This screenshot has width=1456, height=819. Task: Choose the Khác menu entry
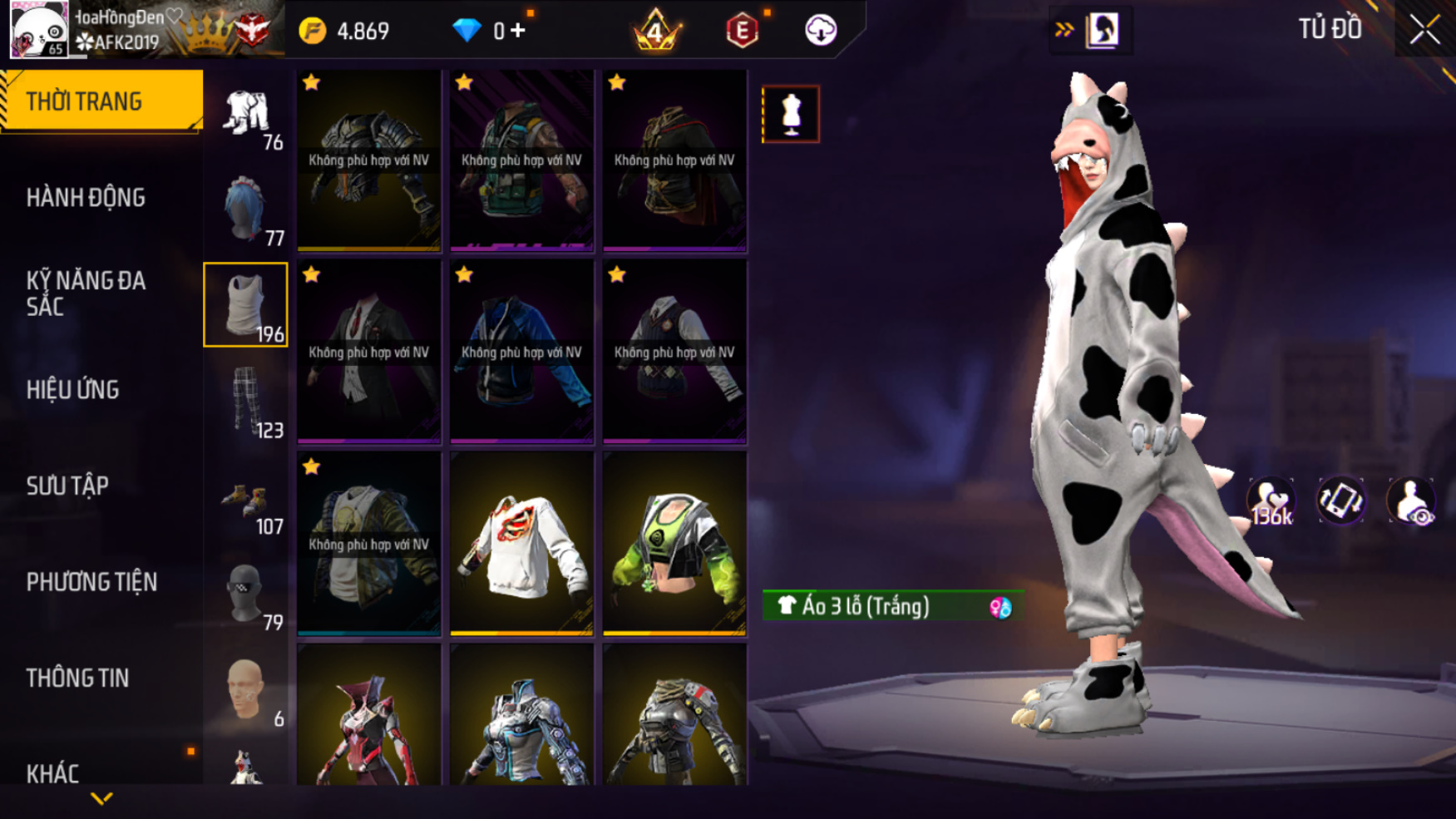52,773
